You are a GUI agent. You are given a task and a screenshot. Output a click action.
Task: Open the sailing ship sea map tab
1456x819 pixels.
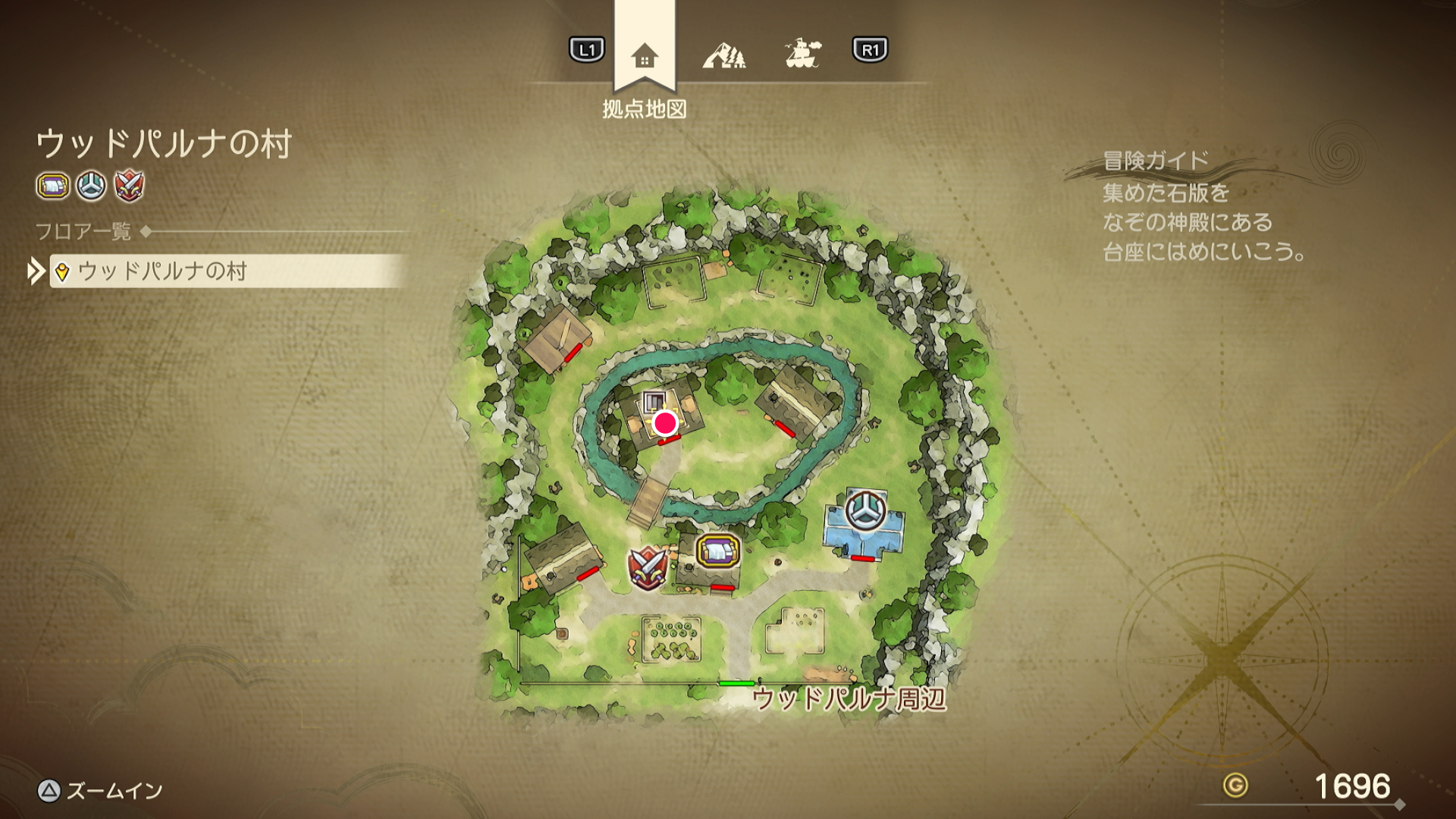(802, 54)
